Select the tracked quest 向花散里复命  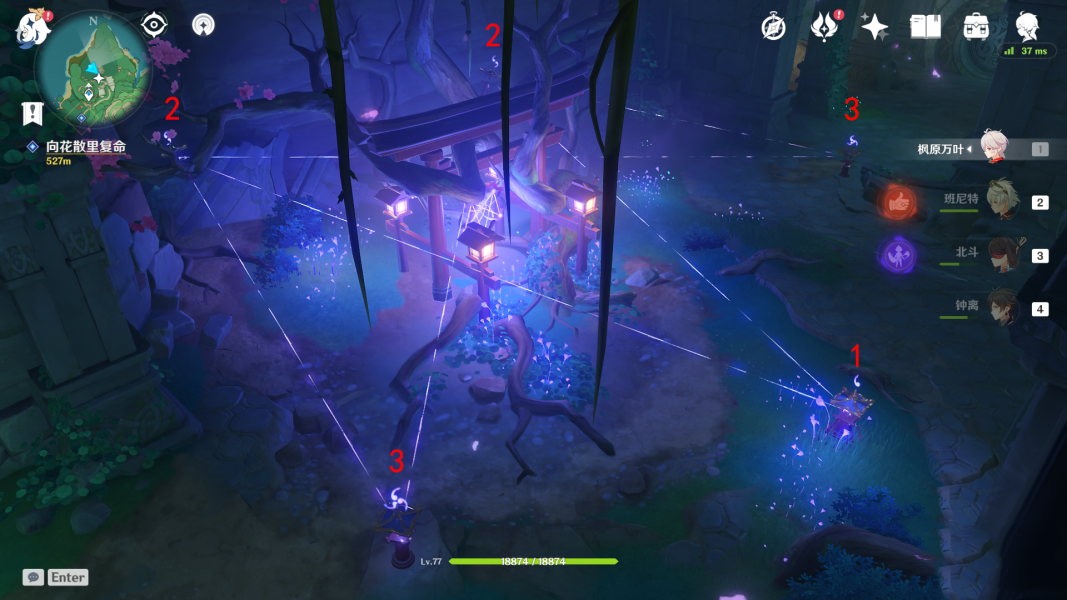pos(85,146)
